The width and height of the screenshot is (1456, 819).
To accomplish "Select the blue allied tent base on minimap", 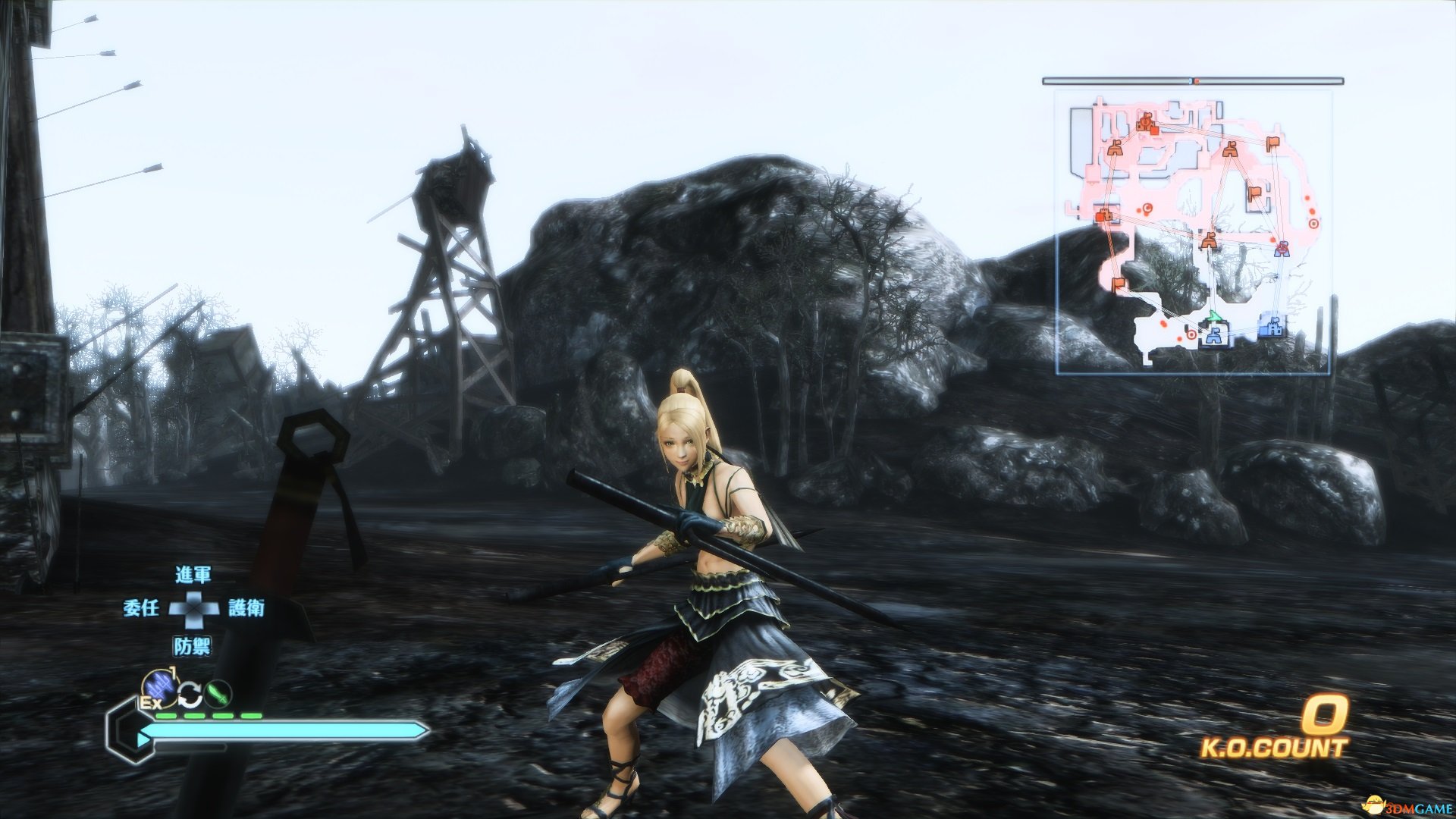I will (x=1216, y=334).
